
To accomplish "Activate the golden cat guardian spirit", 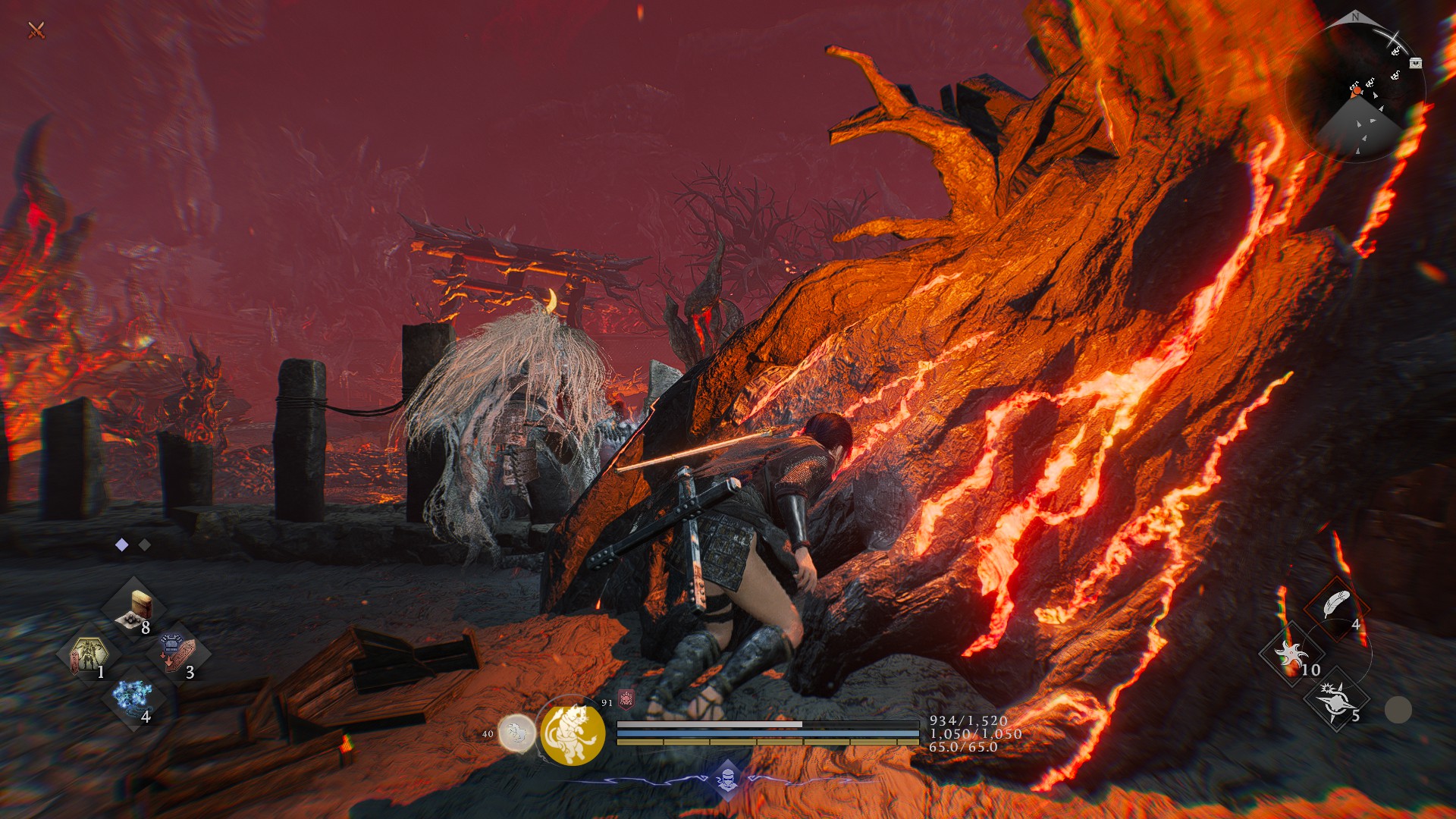I will pyautogui.click(x=573, y=733).
